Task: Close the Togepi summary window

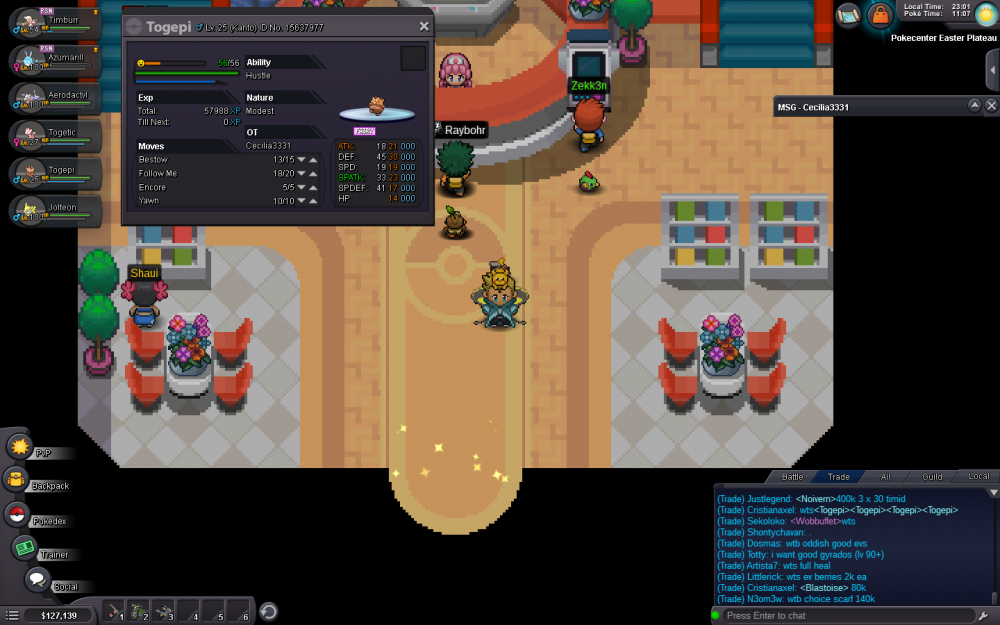Action: [424, 26]
